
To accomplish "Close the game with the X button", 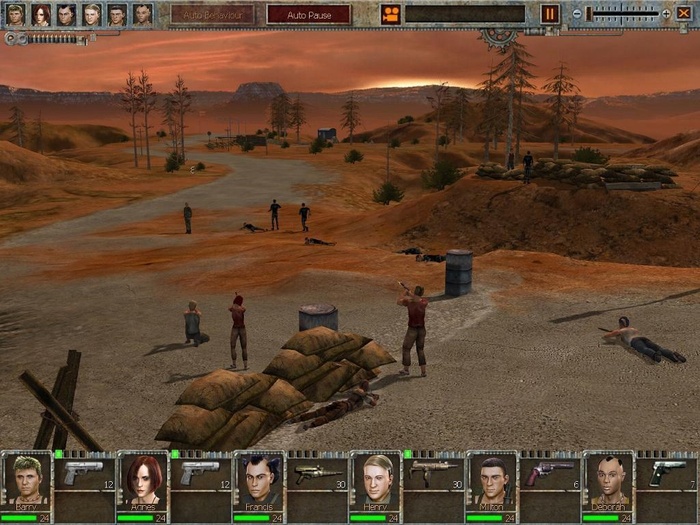I will coord(685,14).
